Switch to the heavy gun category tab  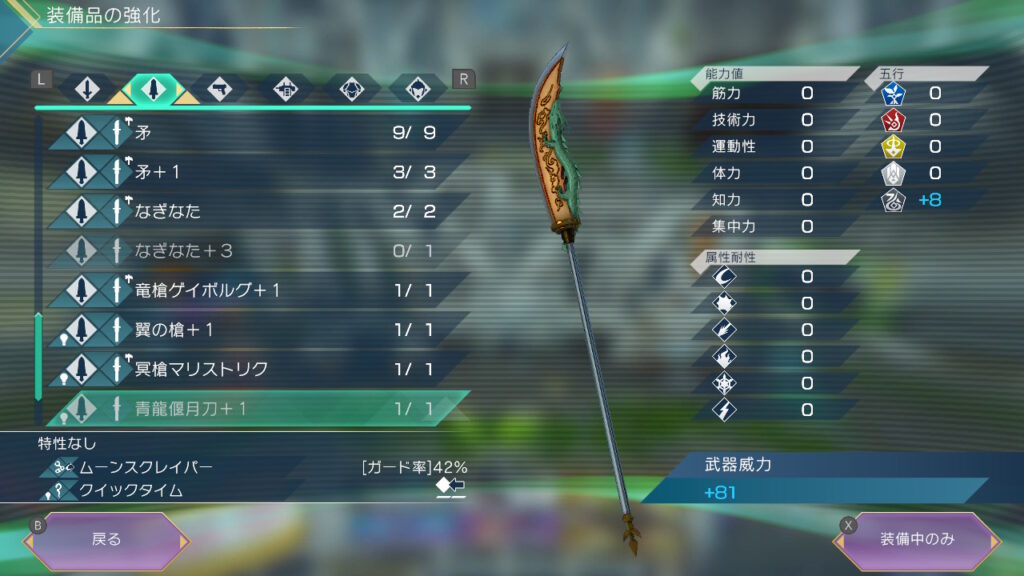[284, 89]
